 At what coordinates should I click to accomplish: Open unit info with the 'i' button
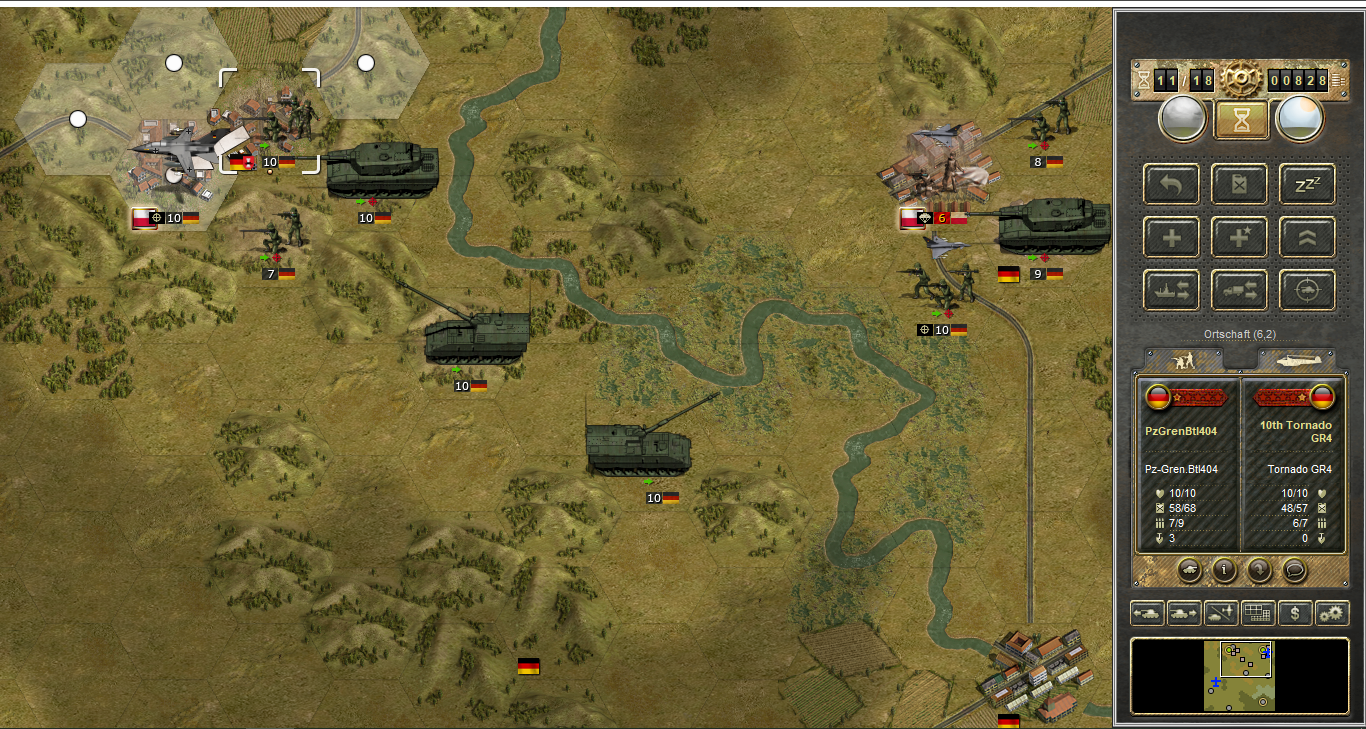(1223, 570)
